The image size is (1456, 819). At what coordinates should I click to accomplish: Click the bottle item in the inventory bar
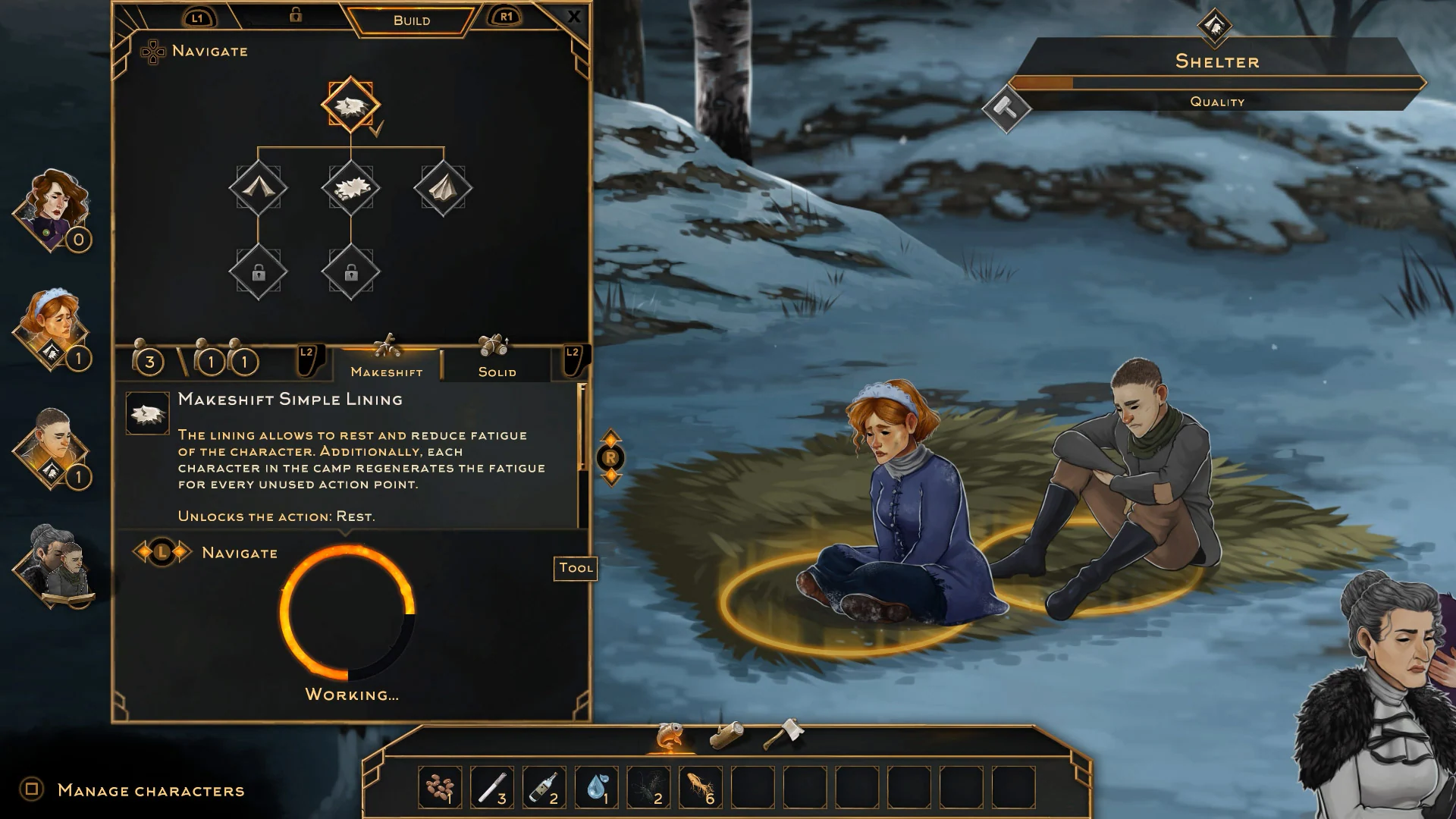tap(543, 786)
